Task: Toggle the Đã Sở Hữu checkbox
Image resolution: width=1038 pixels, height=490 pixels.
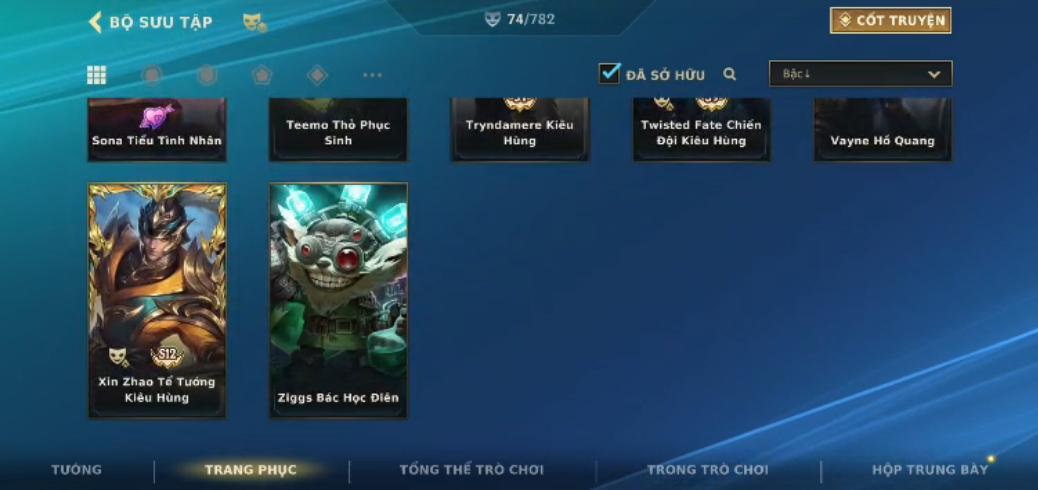Action: pos(609,74)
